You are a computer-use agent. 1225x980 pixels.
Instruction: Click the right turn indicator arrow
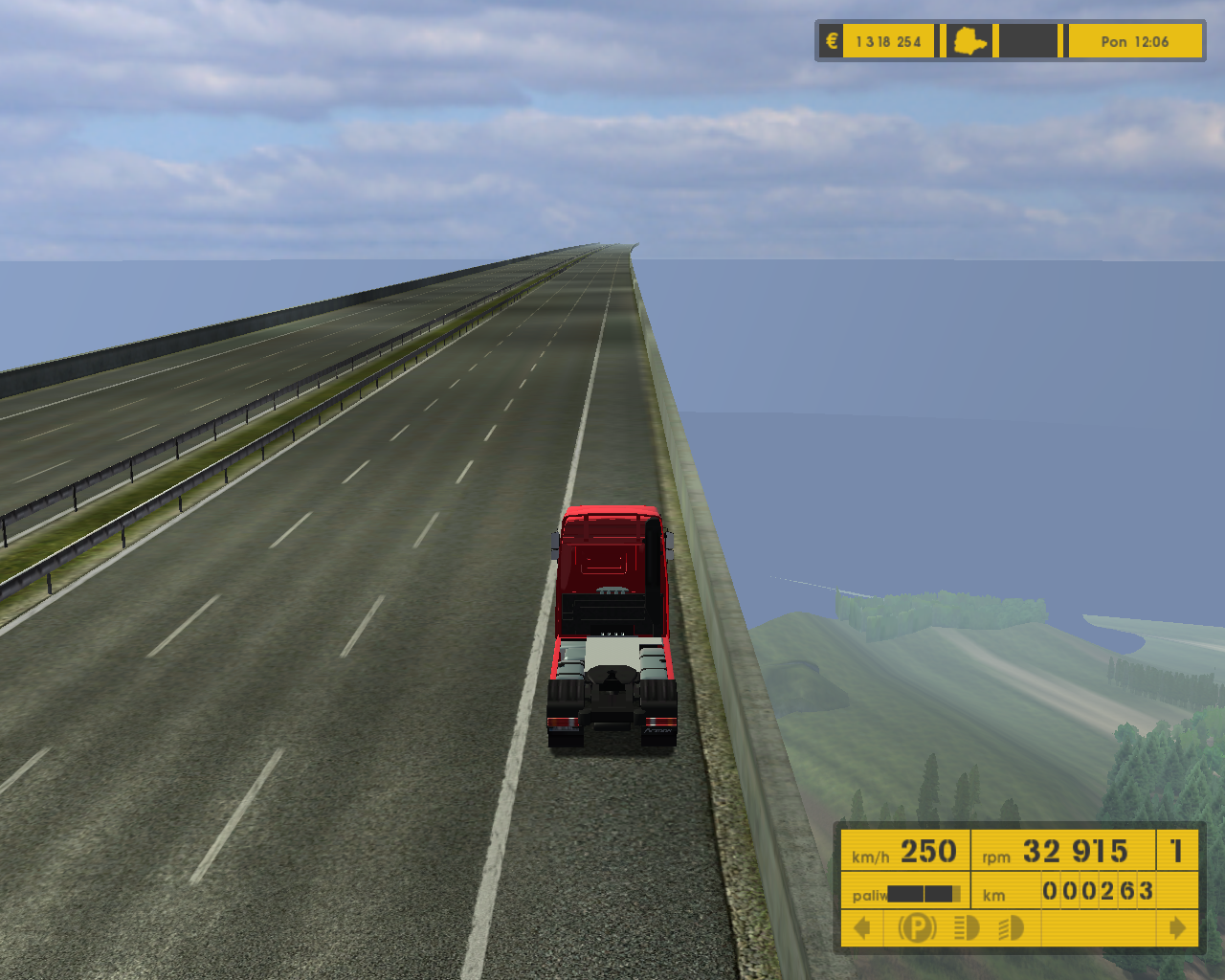point(1177,928)
